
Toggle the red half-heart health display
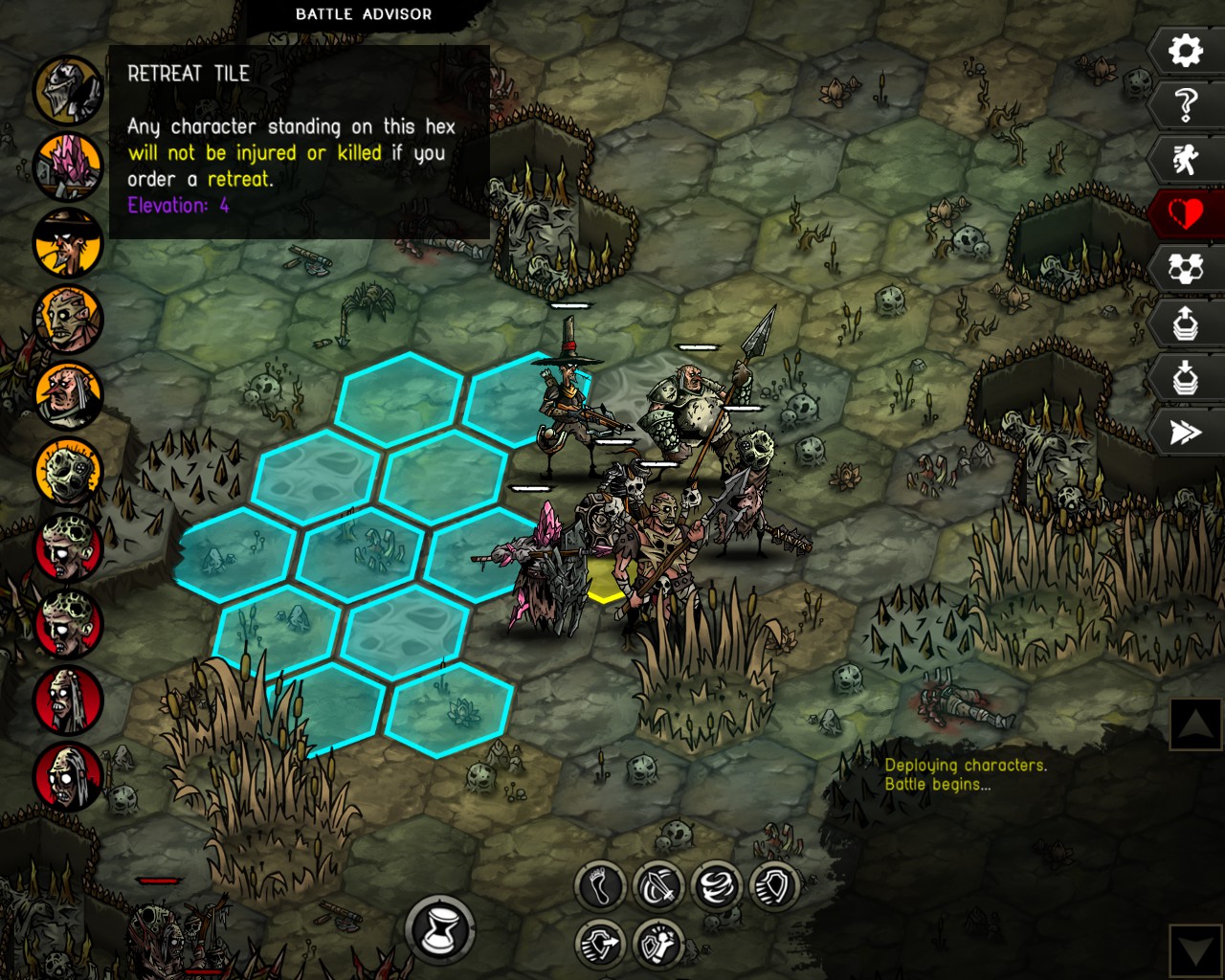[1186, 213]
